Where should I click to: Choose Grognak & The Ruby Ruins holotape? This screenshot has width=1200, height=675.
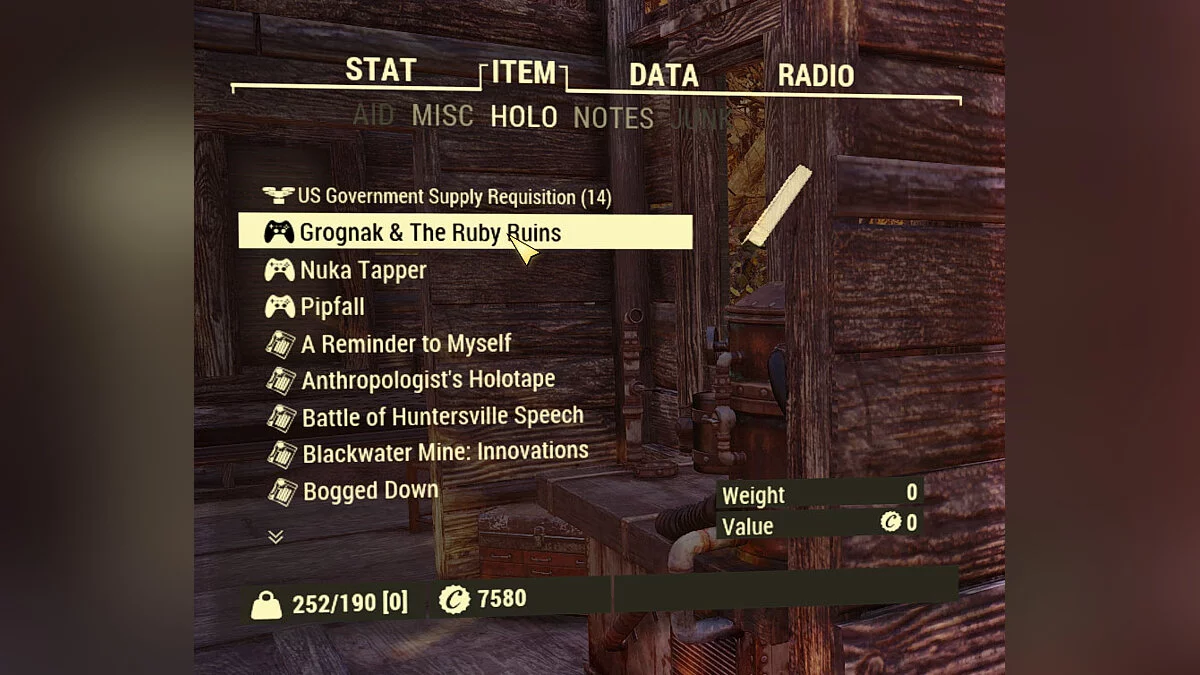coord(430,233)
